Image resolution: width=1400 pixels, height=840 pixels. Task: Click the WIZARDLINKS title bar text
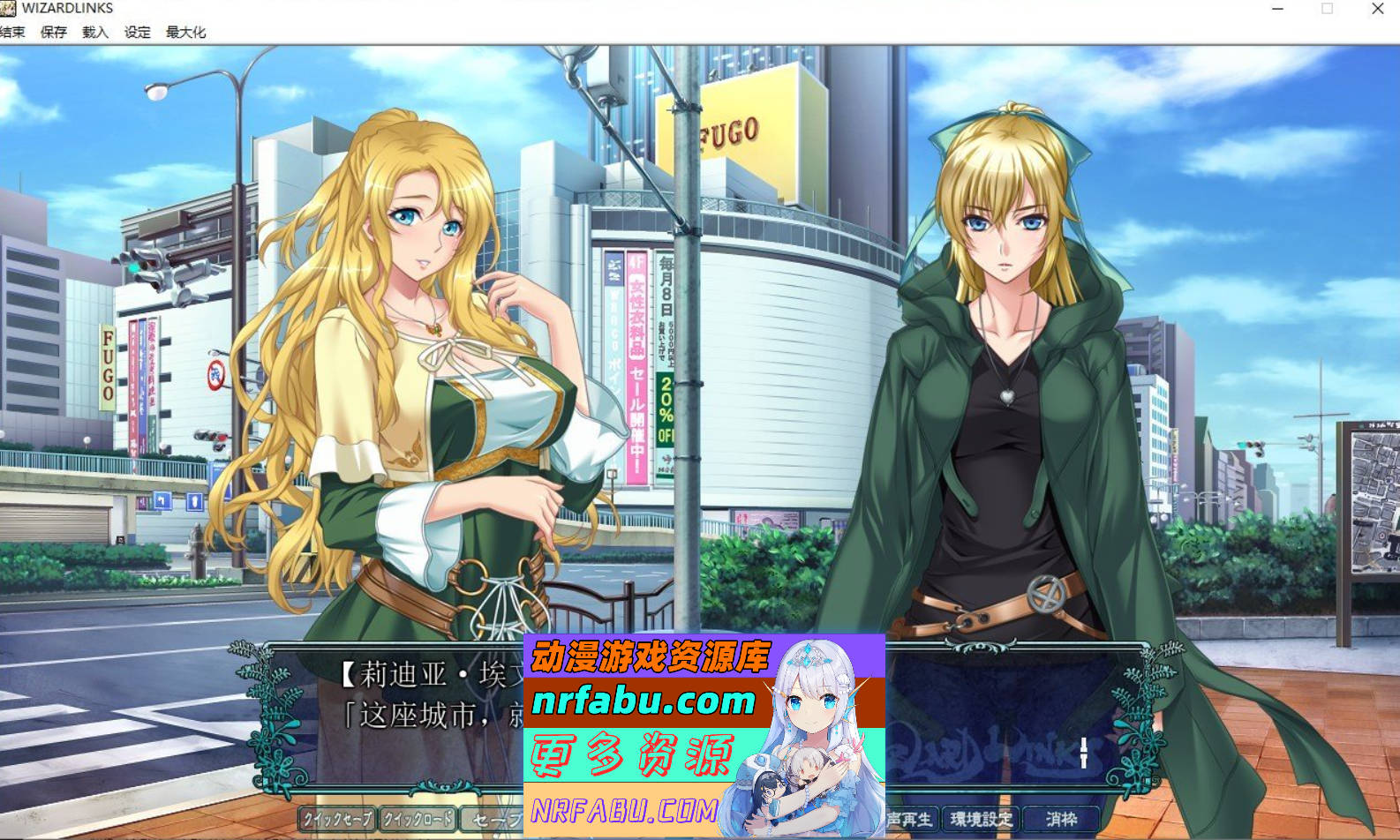[x=66, y=8]
